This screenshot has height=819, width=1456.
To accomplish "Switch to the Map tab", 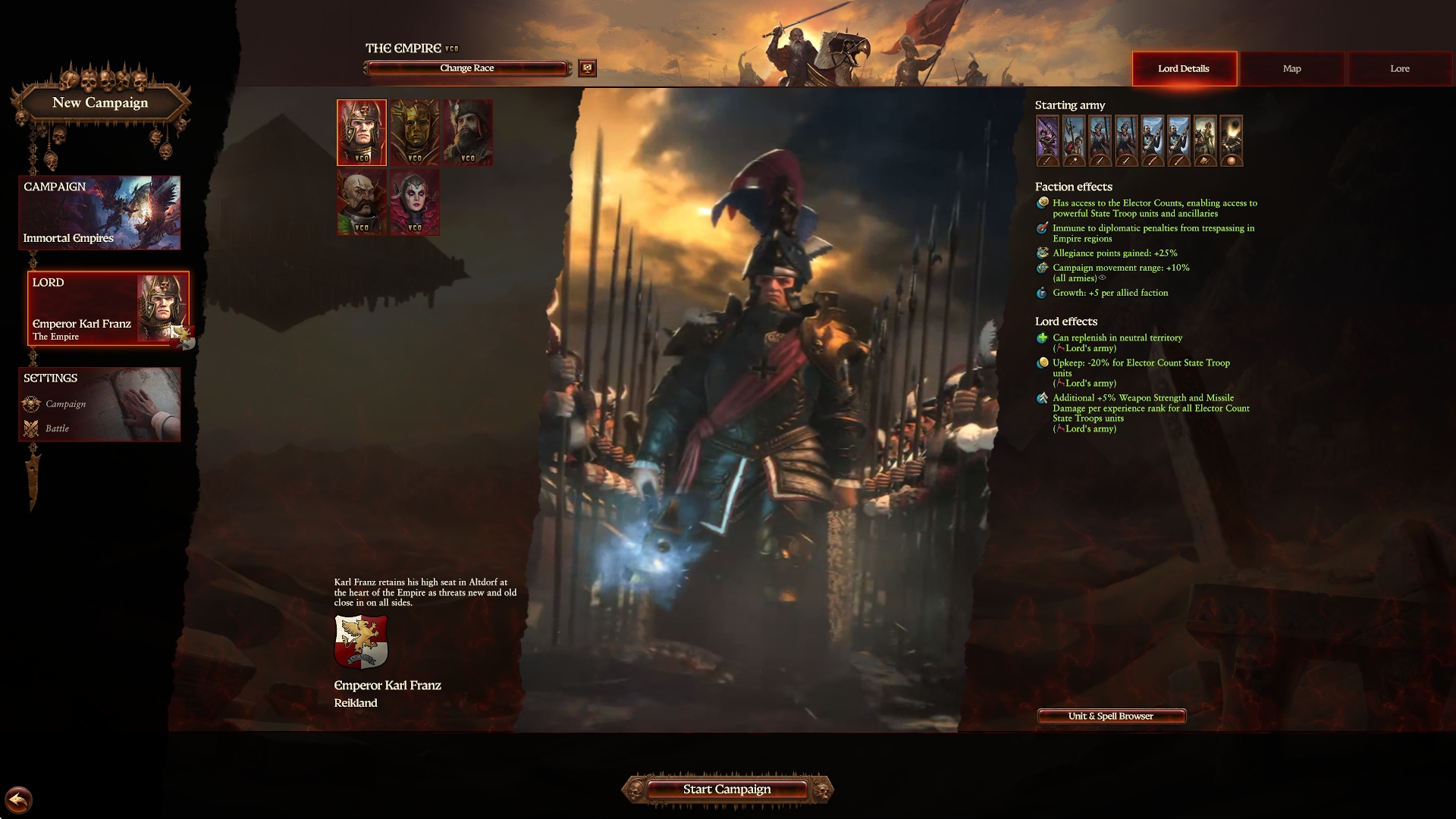I will click(1291, 68).
